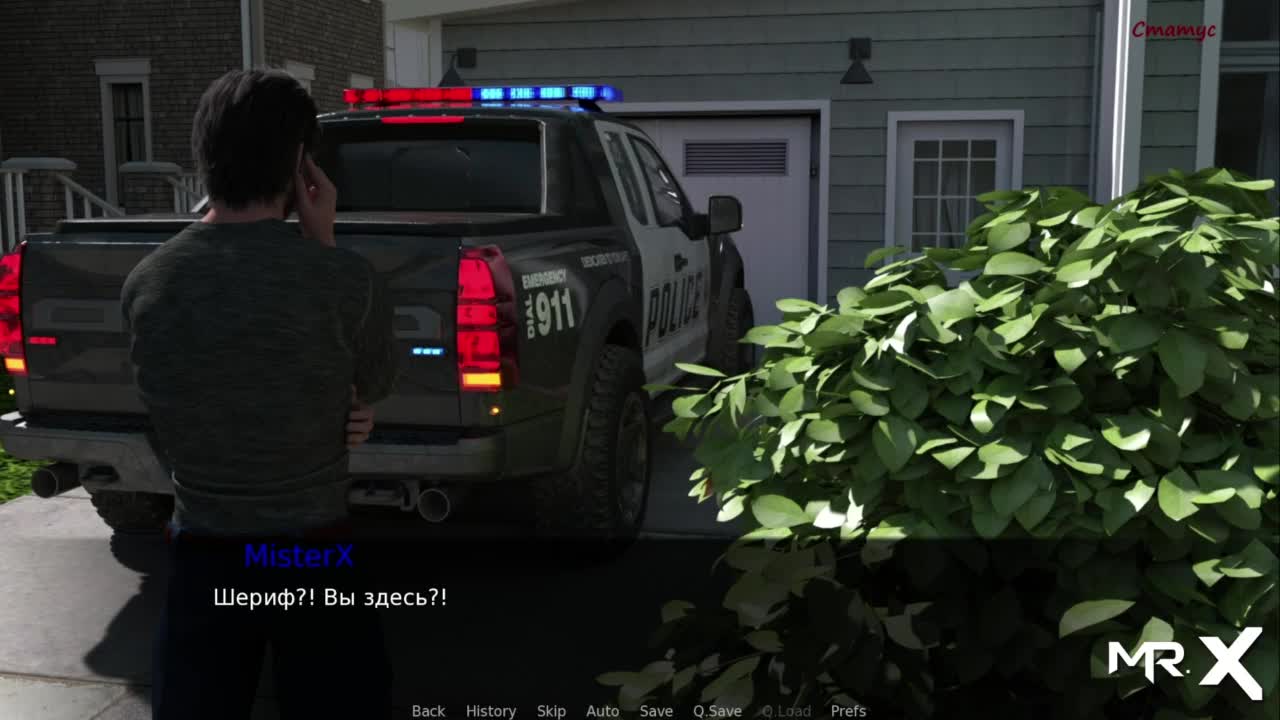The height and width of the screenshot is (720, 1280).
Task: Toggle Auto dialogue advance
Action: 602,711
